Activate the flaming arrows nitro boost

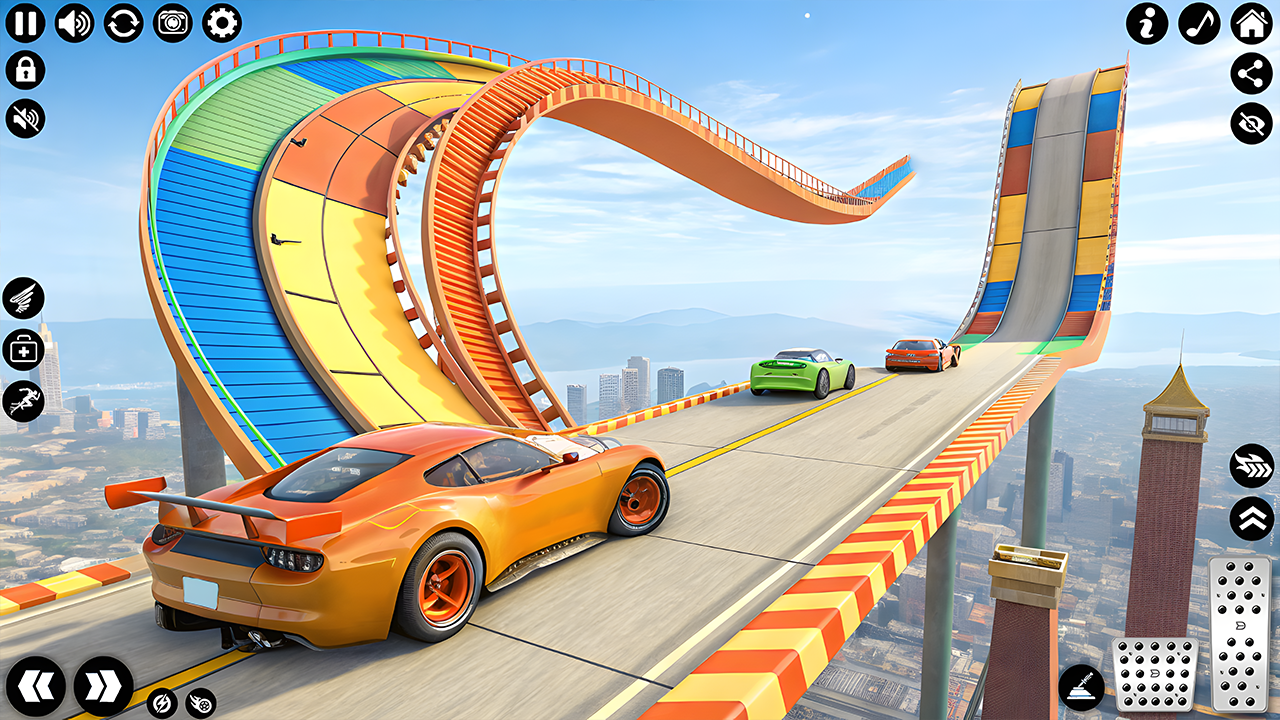pos(1251,466)
